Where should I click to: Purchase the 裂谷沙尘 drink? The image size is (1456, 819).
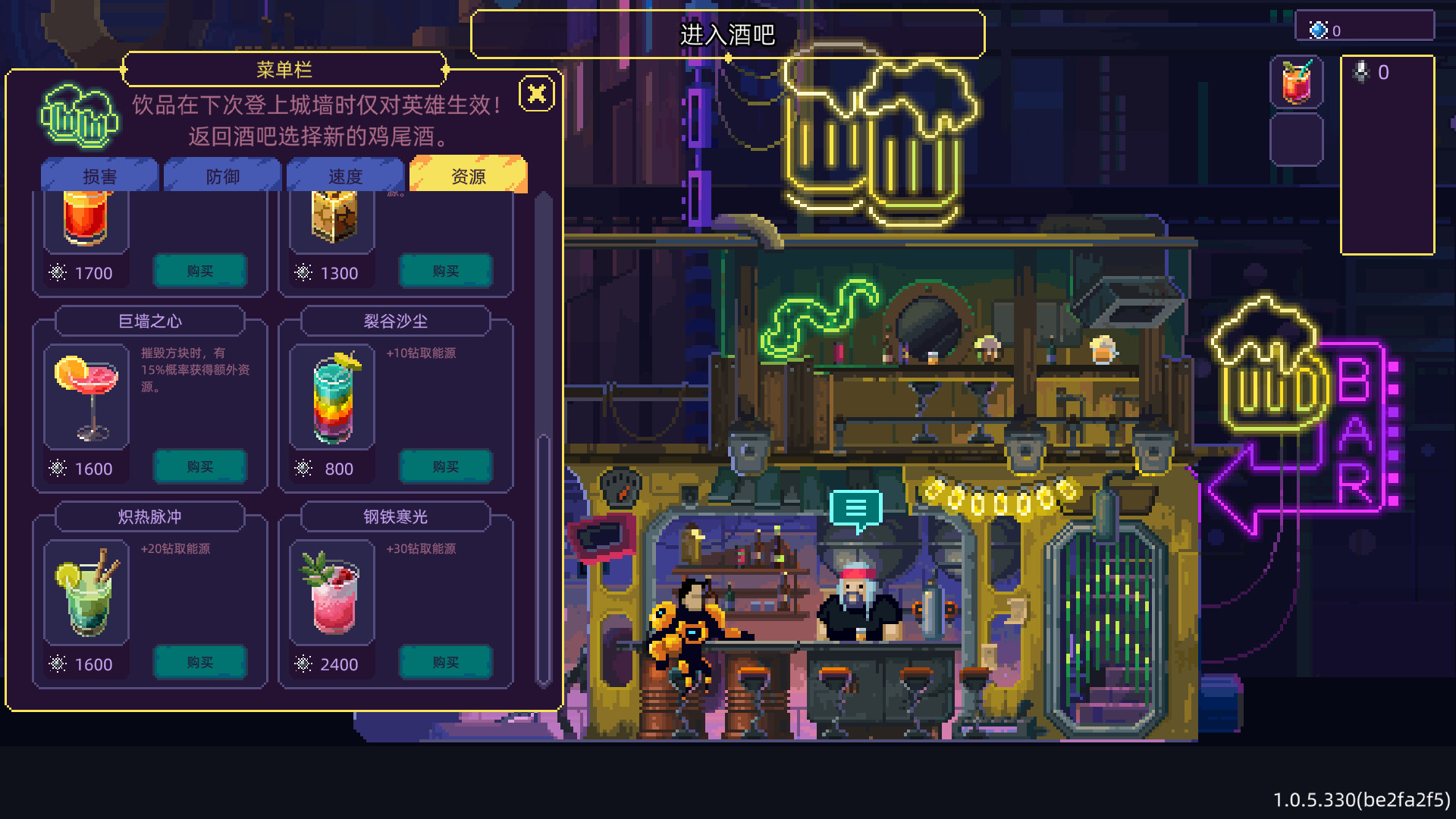(x=446, y=467)
